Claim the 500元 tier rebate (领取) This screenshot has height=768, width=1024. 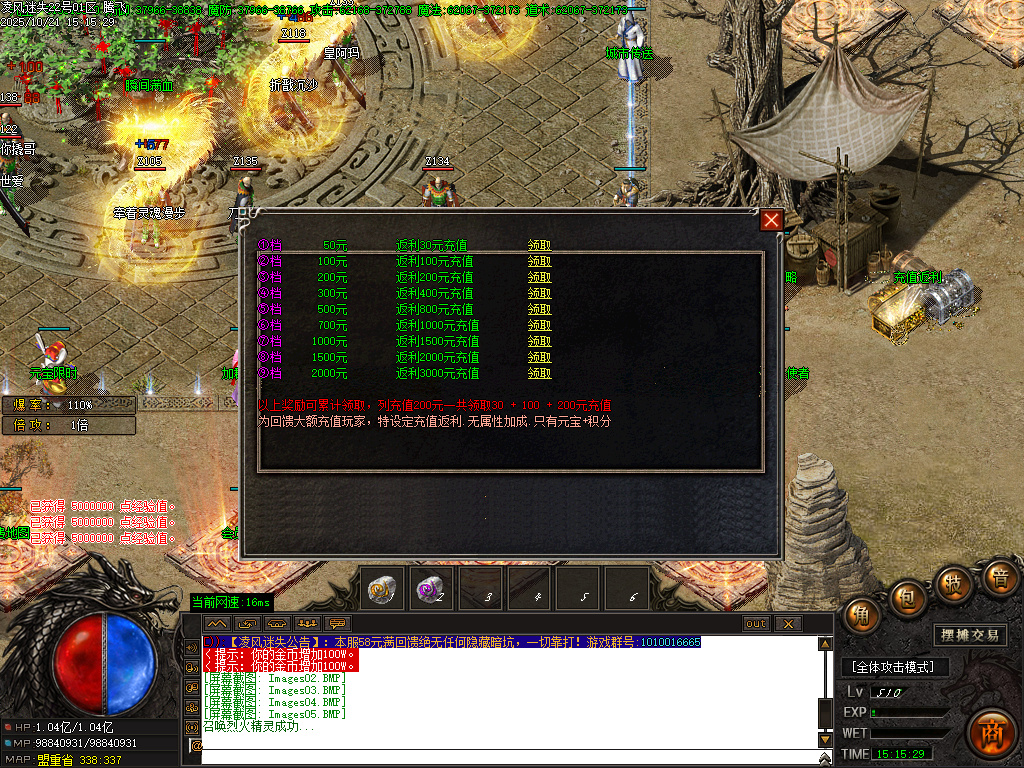click(540, 309)
